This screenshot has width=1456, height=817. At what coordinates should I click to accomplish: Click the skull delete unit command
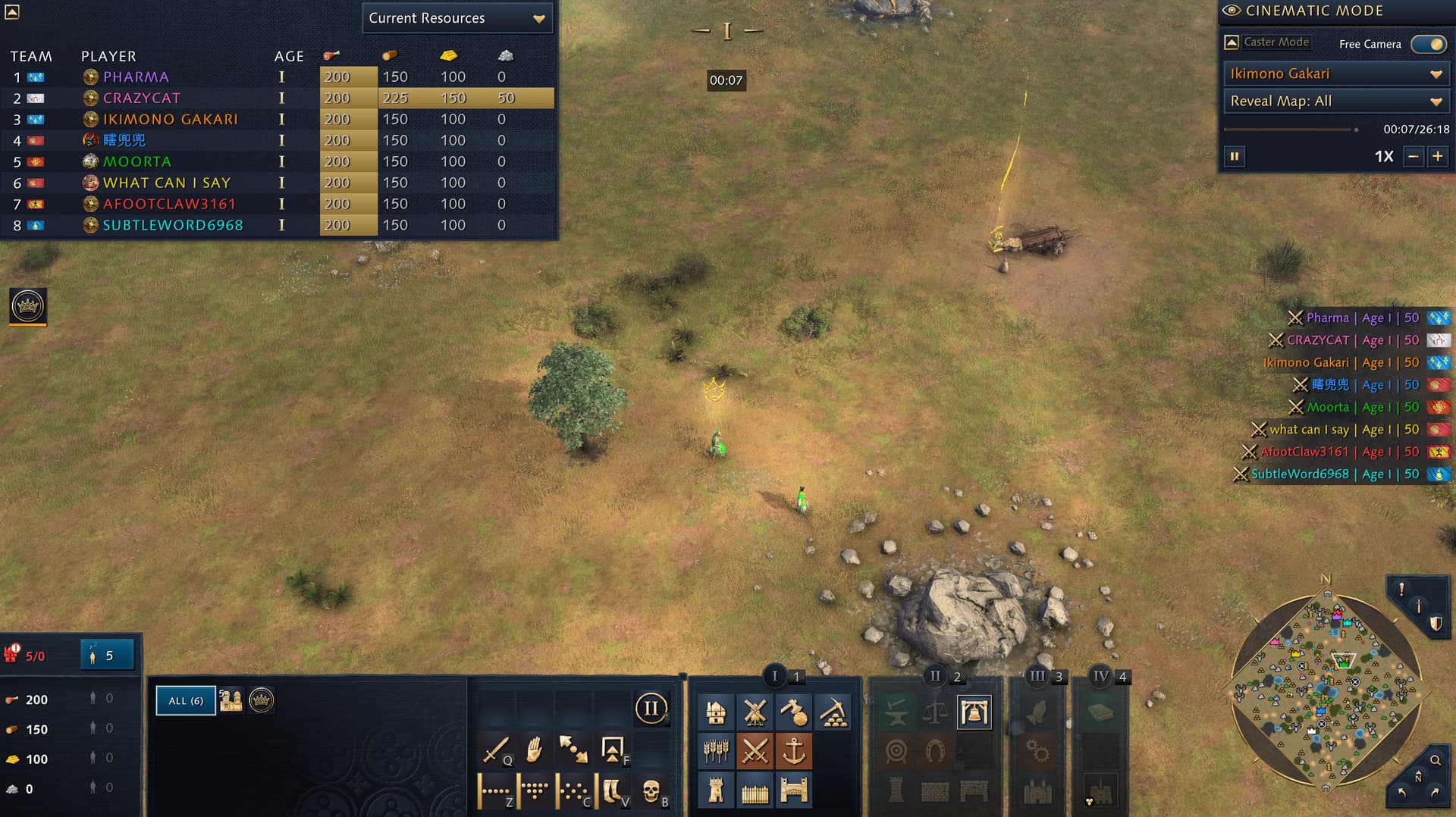tap(650, 791)
